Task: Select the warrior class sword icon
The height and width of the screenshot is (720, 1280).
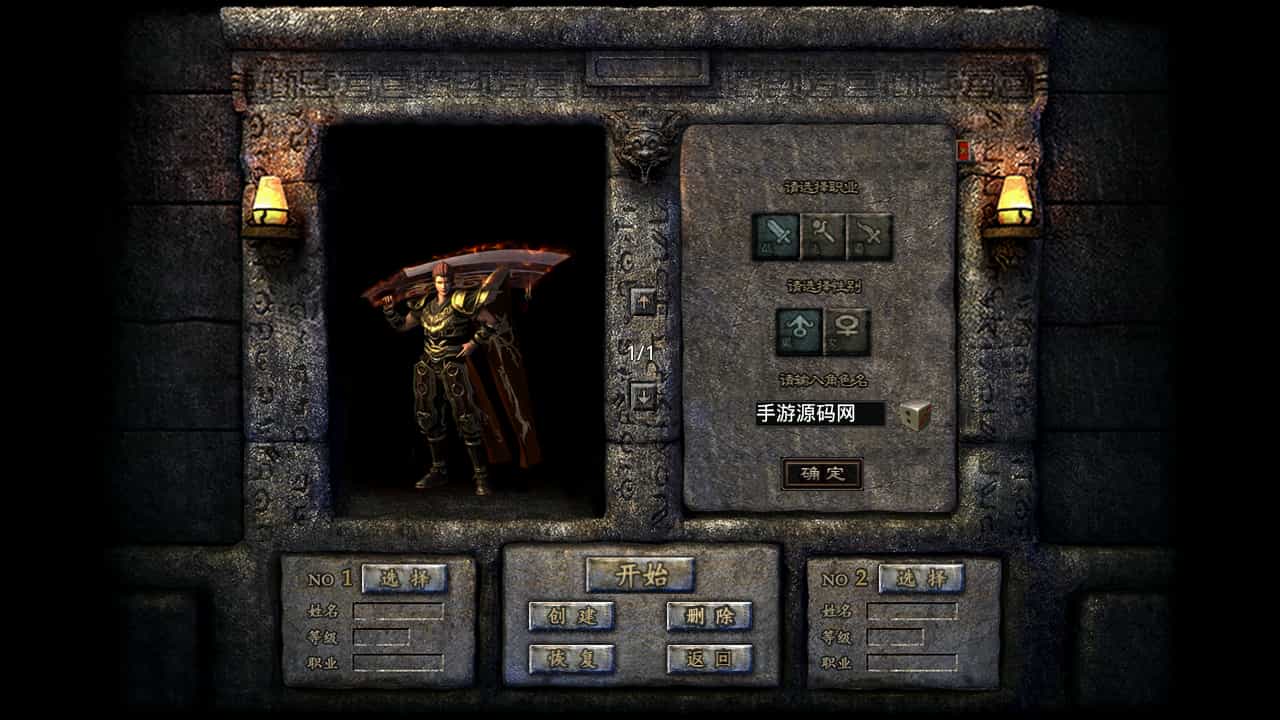Action: click(x=776, y=237)
